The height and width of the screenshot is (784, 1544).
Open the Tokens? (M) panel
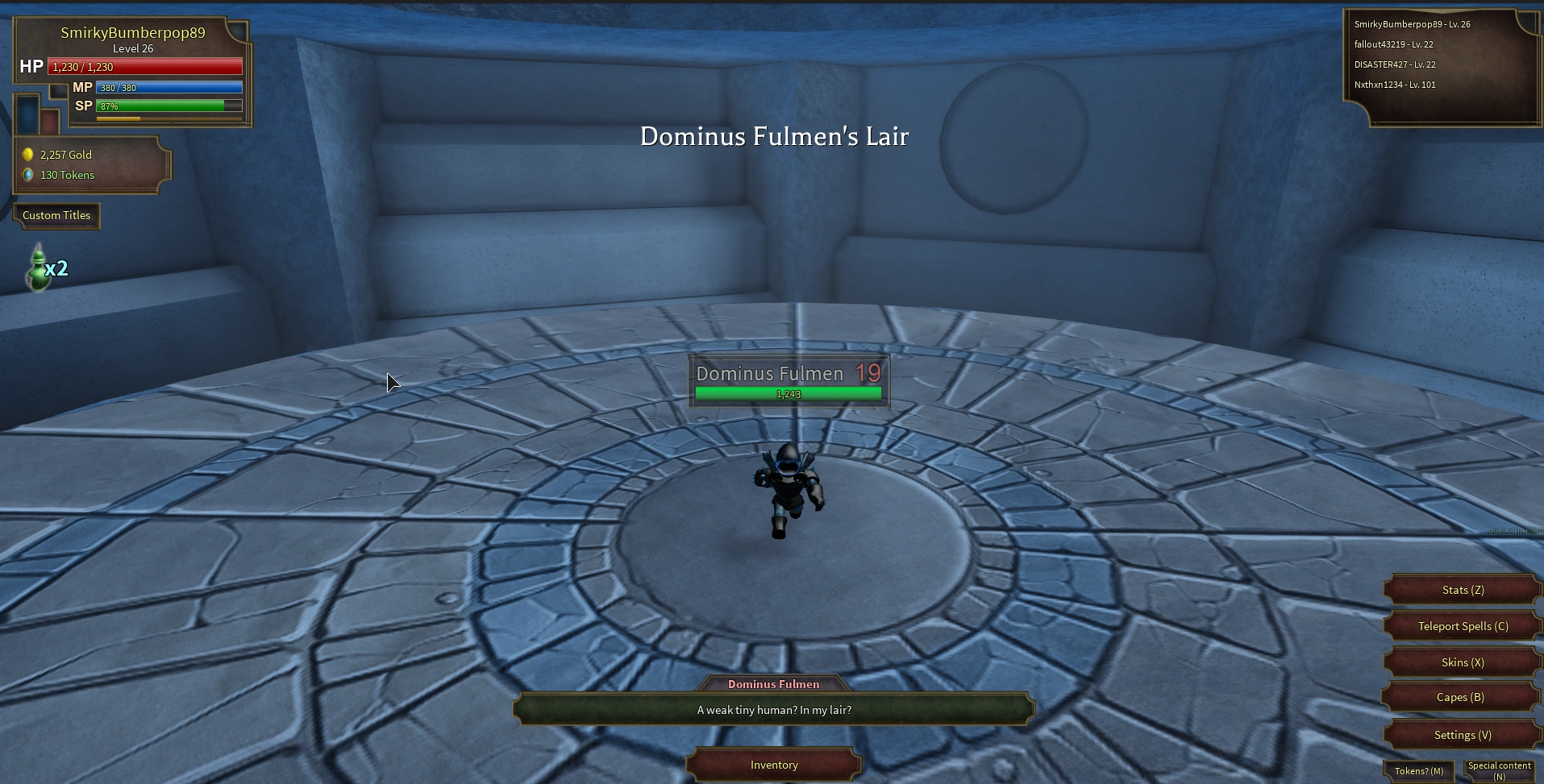point(1418,770)
